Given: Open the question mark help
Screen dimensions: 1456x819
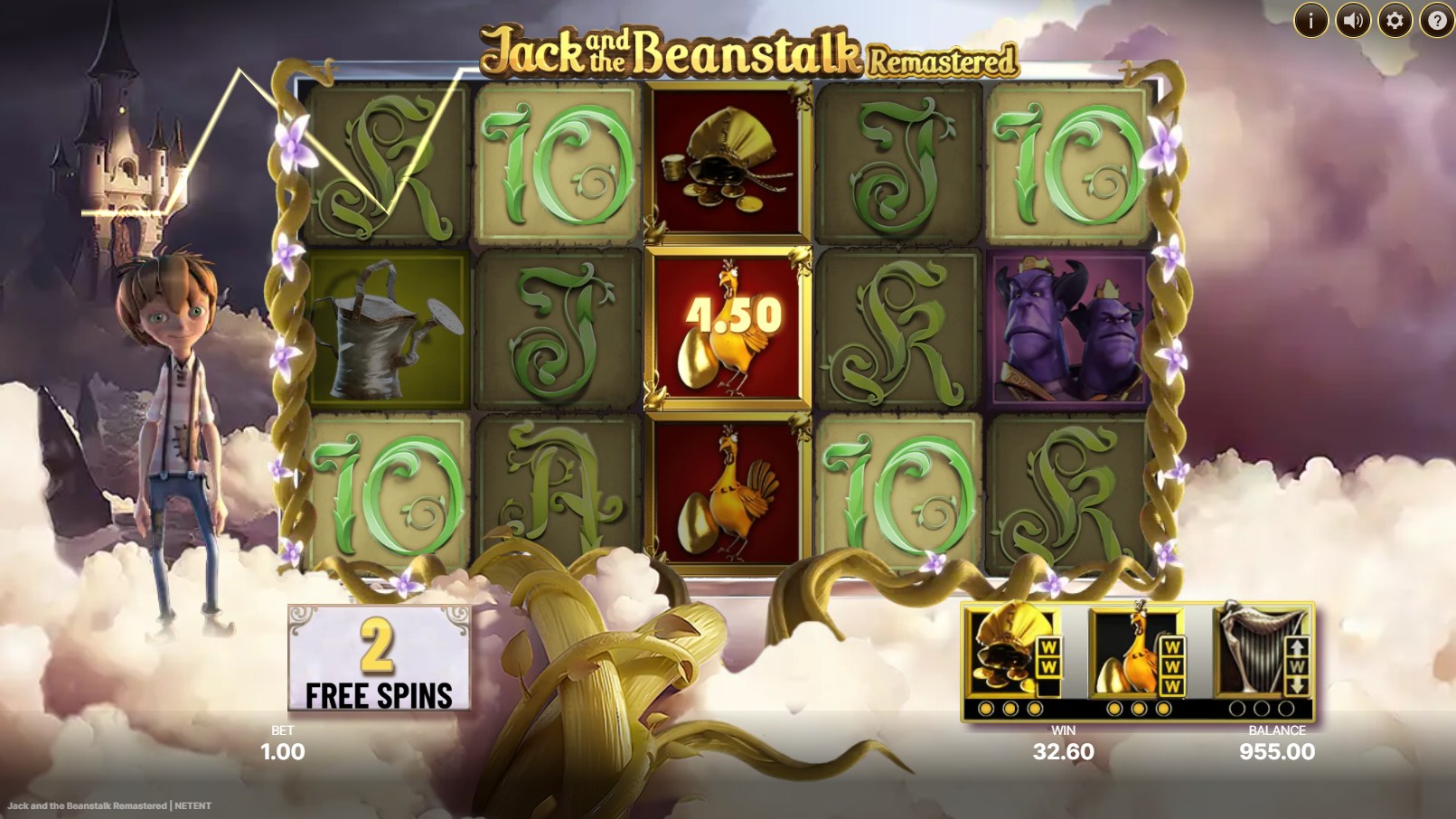Looking at the screenshot, I should coord(1436,19).
